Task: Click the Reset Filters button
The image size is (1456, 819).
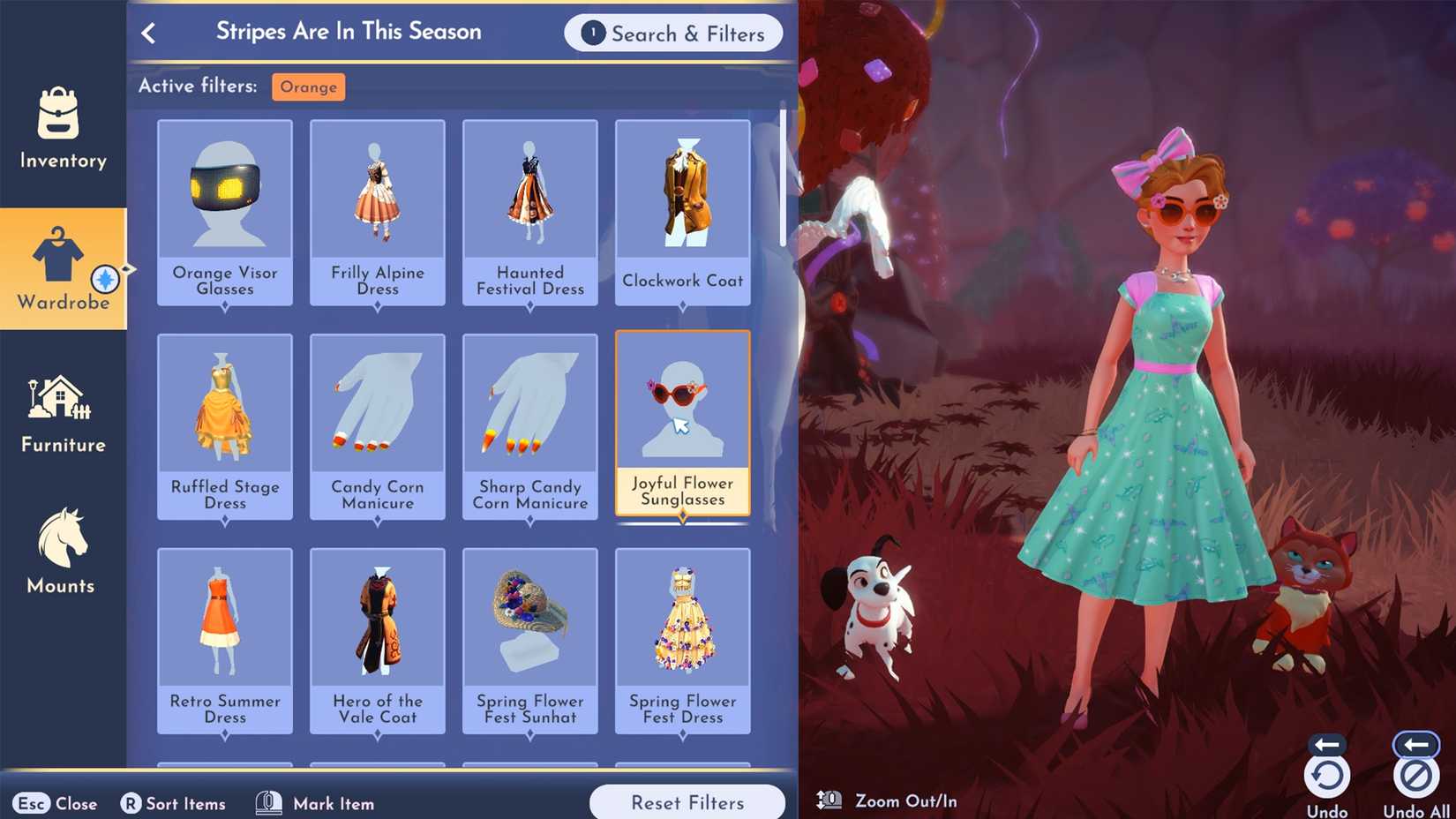Action: 687,802
